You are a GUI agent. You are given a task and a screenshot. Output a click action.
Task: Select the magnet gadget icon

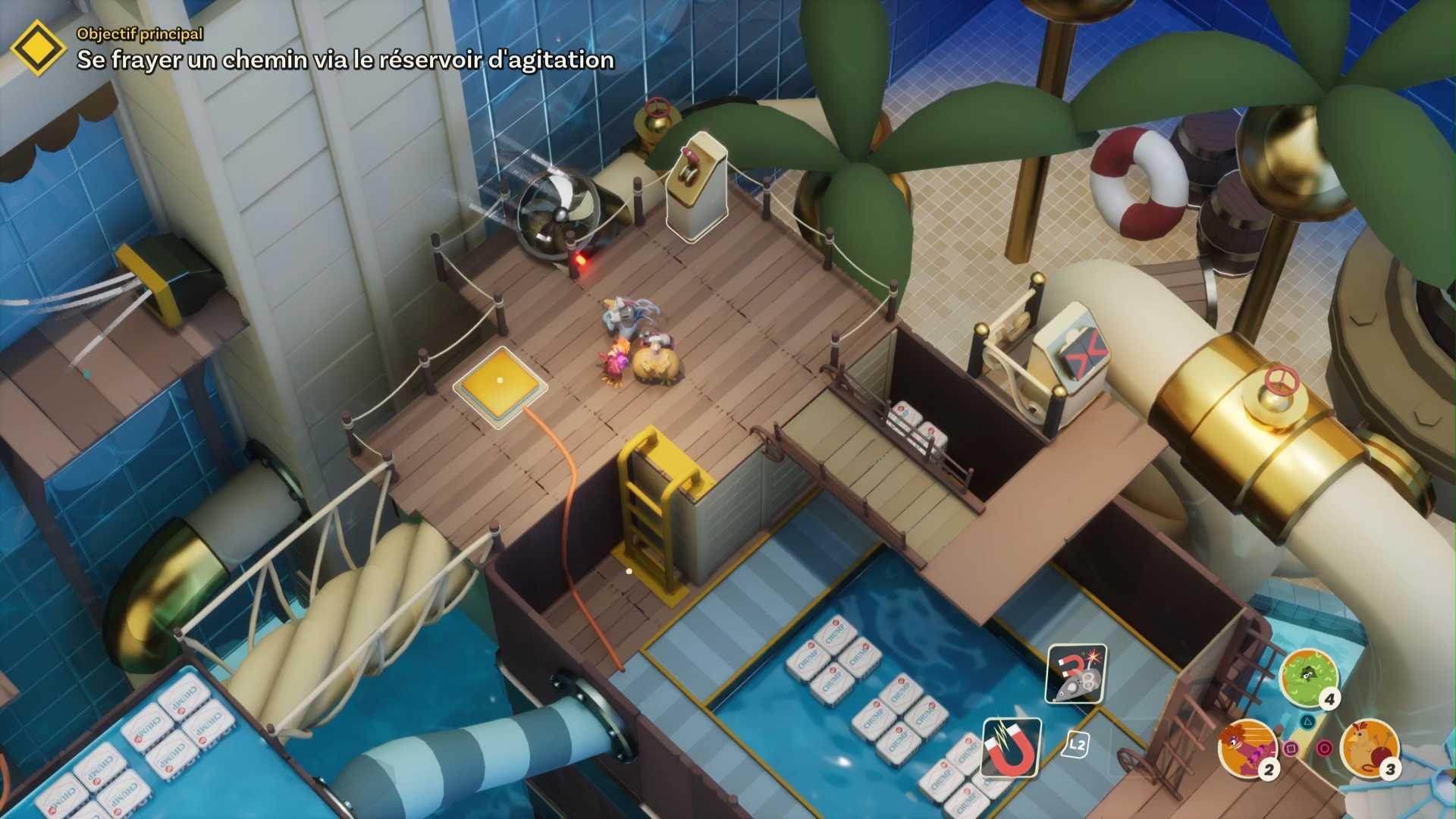[1012, 748]
